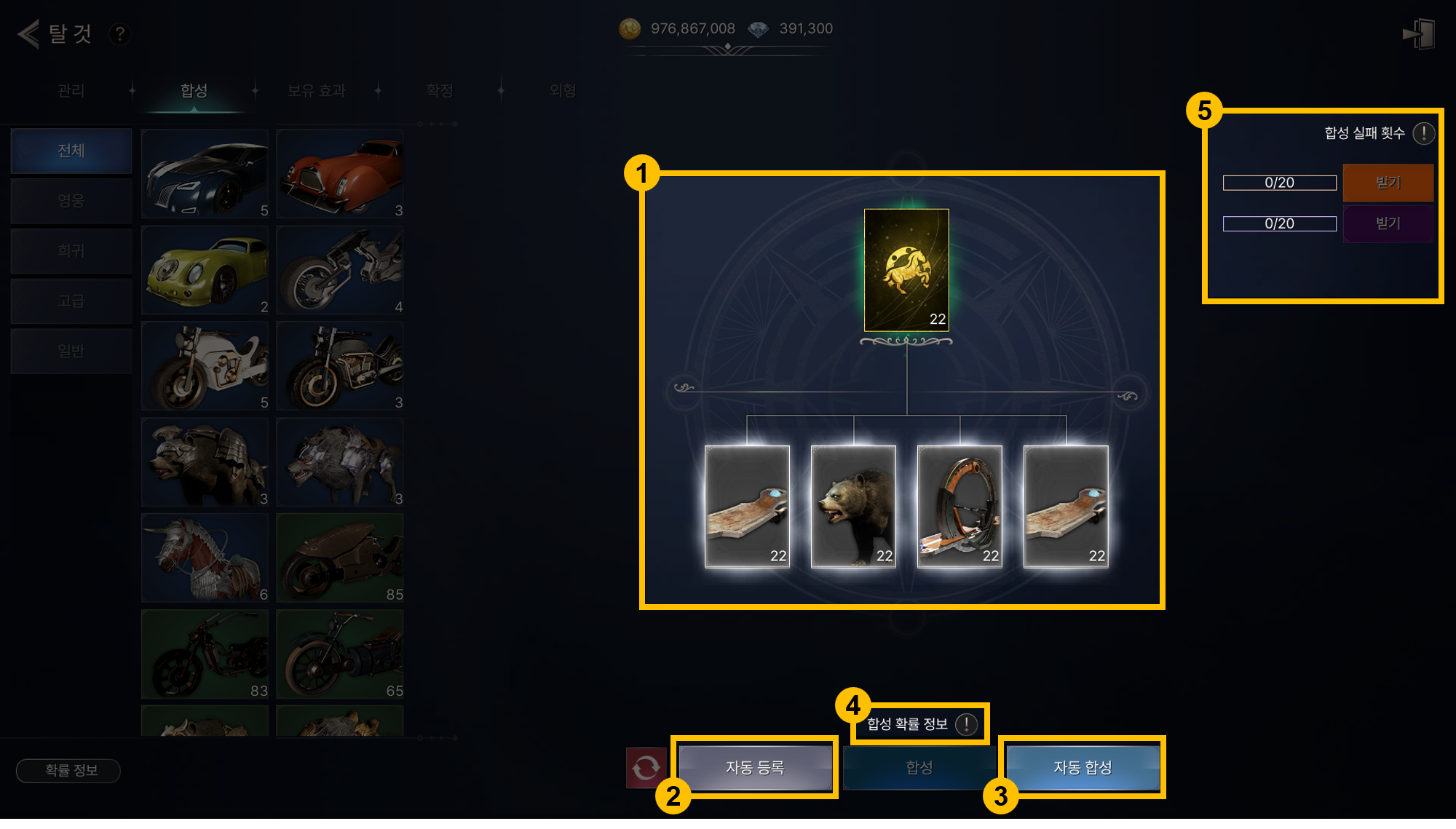Filter the list by 전체 category

[x=71, y=151]
